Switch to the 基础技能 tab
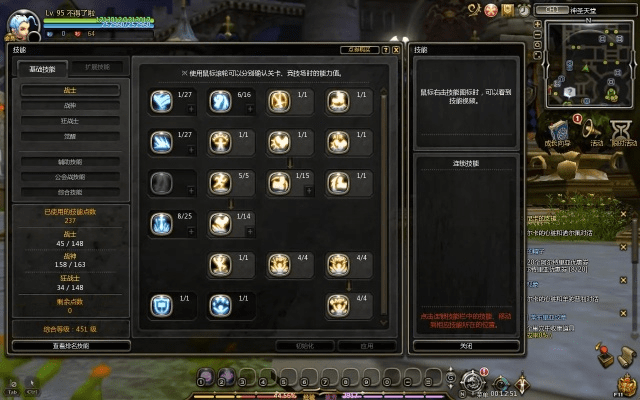Screen dimensions: 640x400 click(41, 68)
